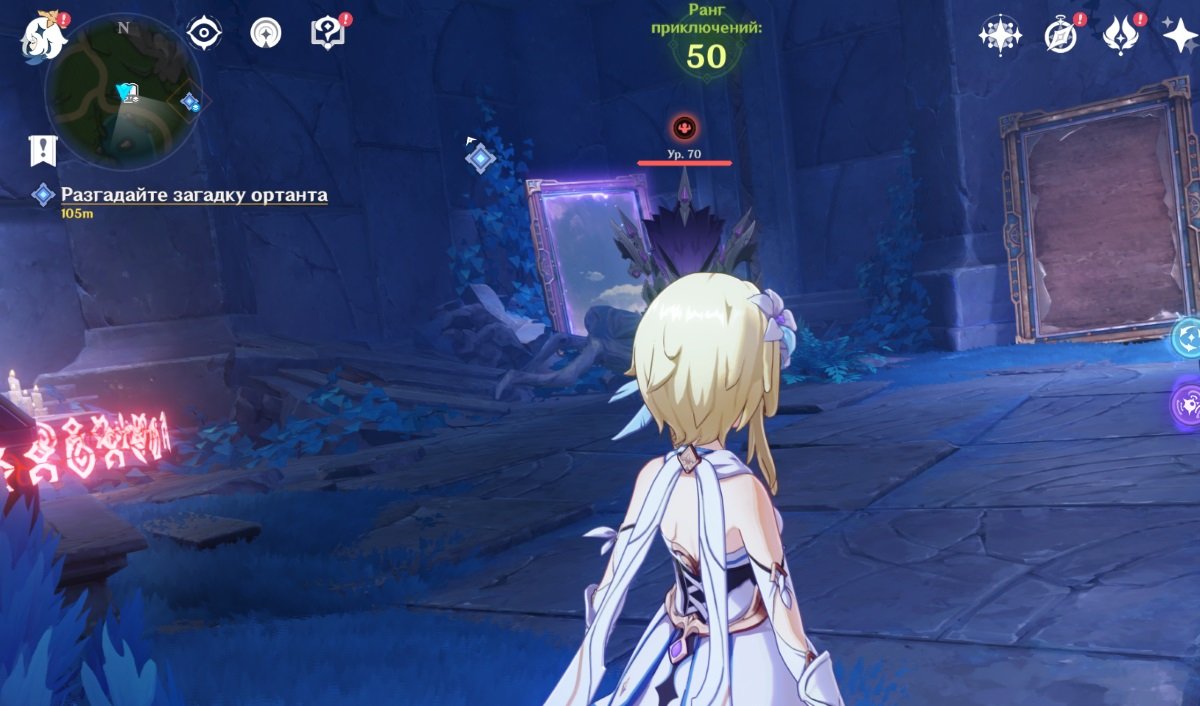Click the quest marker on the minimap edge
Screen dimensions: 1200x706
pyautogui.click(x=189, y=102)
